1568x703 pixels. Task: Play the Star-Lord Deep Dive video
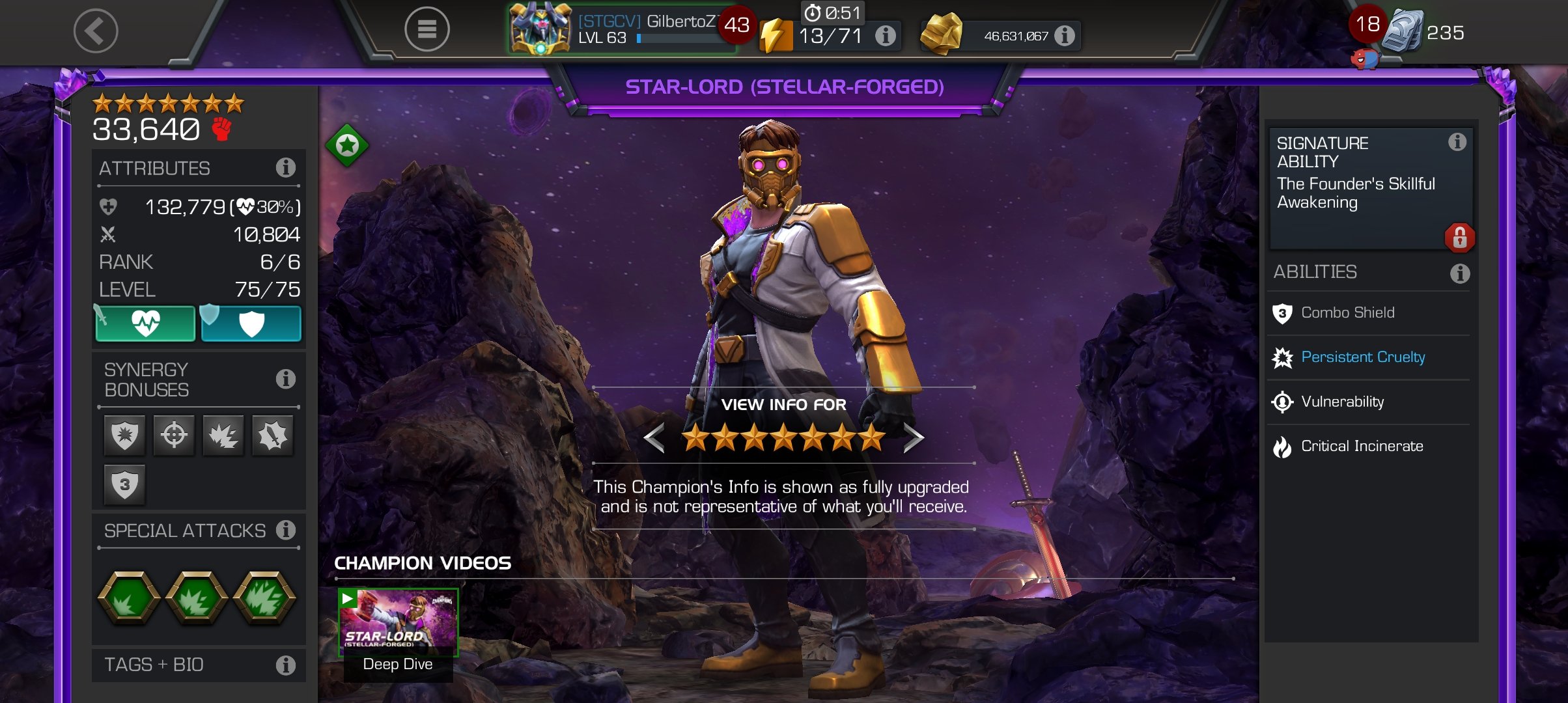pos(398,623)
